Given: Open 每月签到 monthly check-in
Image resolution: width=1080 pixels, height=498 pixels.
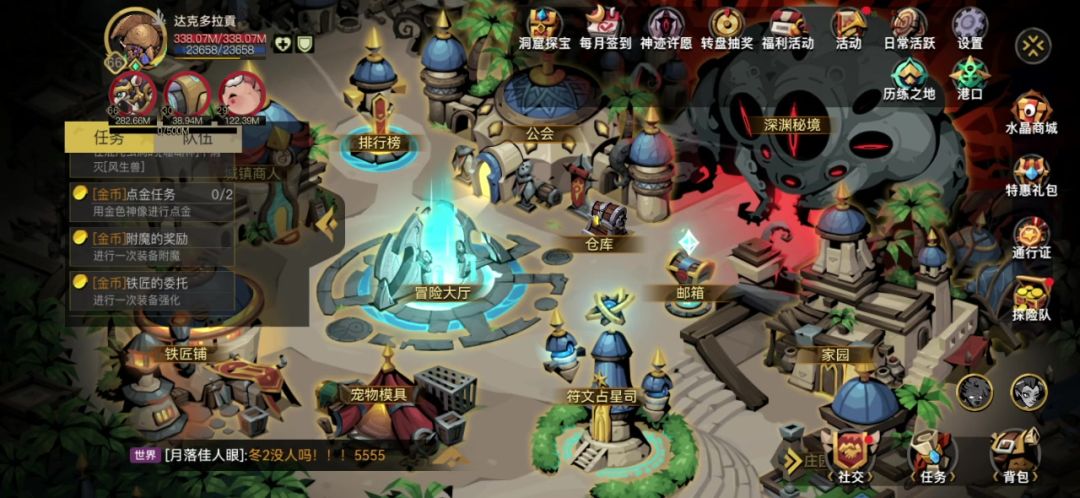Looking at the screenshot, I should point(605,25).
